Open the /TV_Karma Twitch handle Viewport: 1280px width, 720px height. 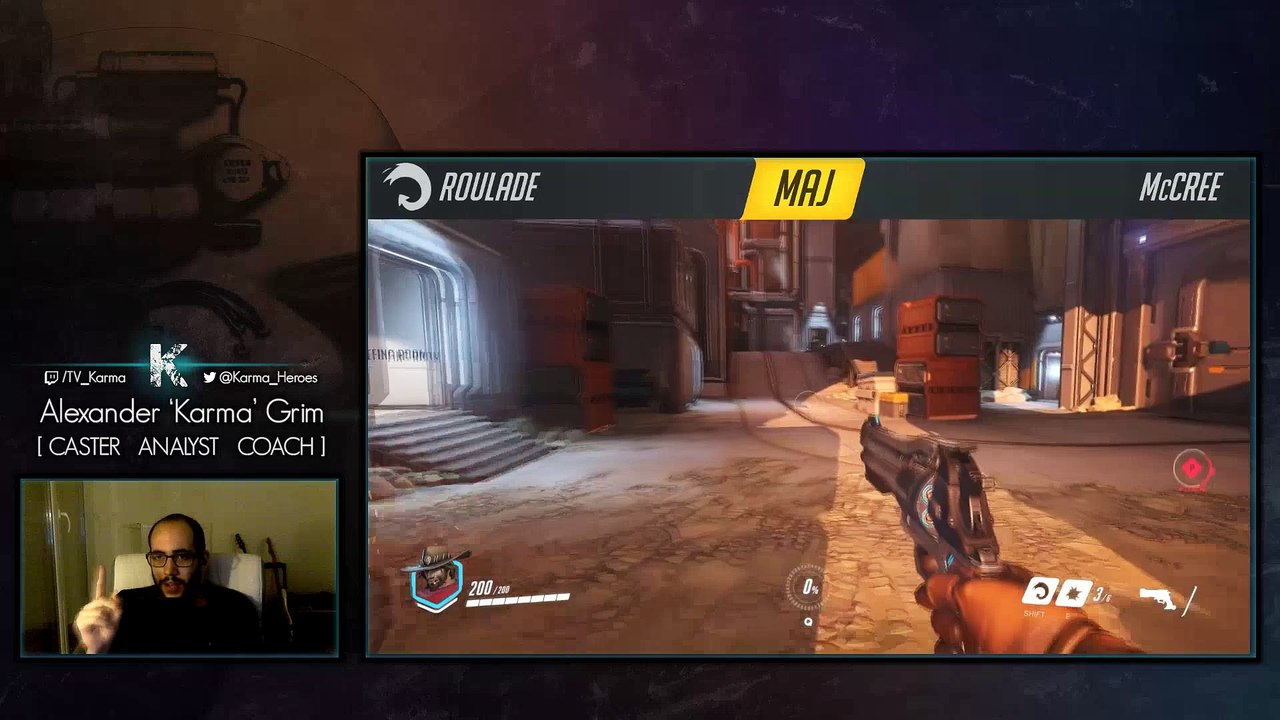coord(85,377)
